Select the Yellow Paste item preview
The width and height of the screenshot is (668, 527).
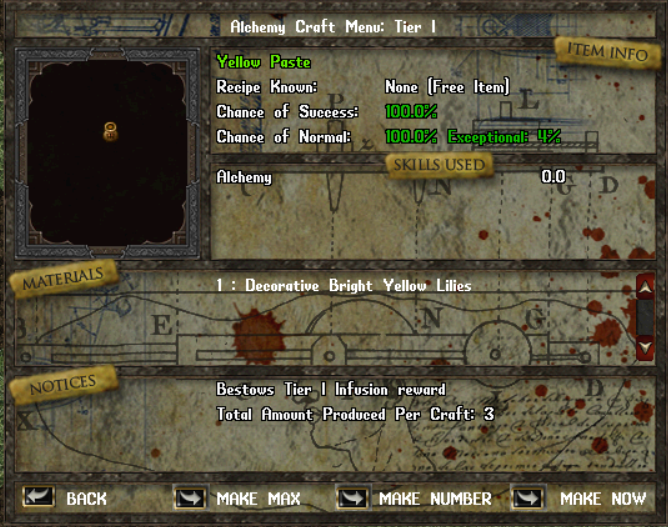tap(111, 132)
